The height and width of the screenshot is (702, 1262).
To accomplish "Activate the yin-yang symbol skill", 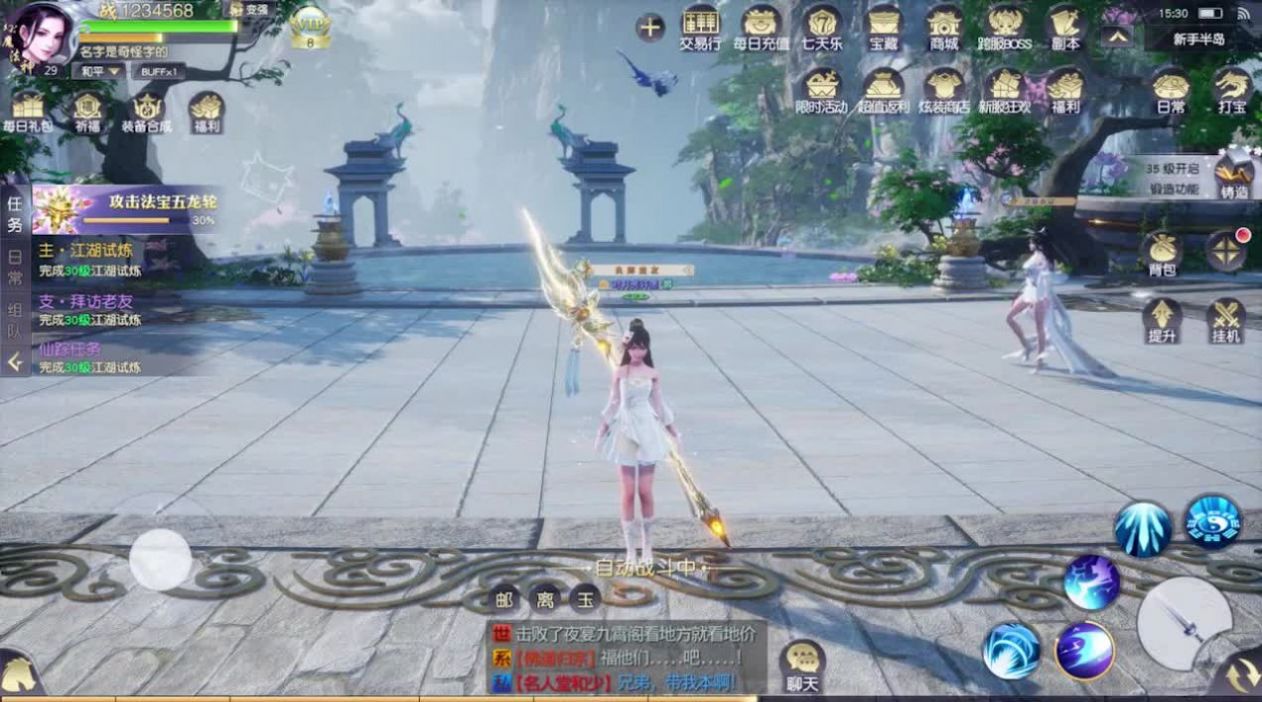I will pyautogui.click(x=1213, y=521).
